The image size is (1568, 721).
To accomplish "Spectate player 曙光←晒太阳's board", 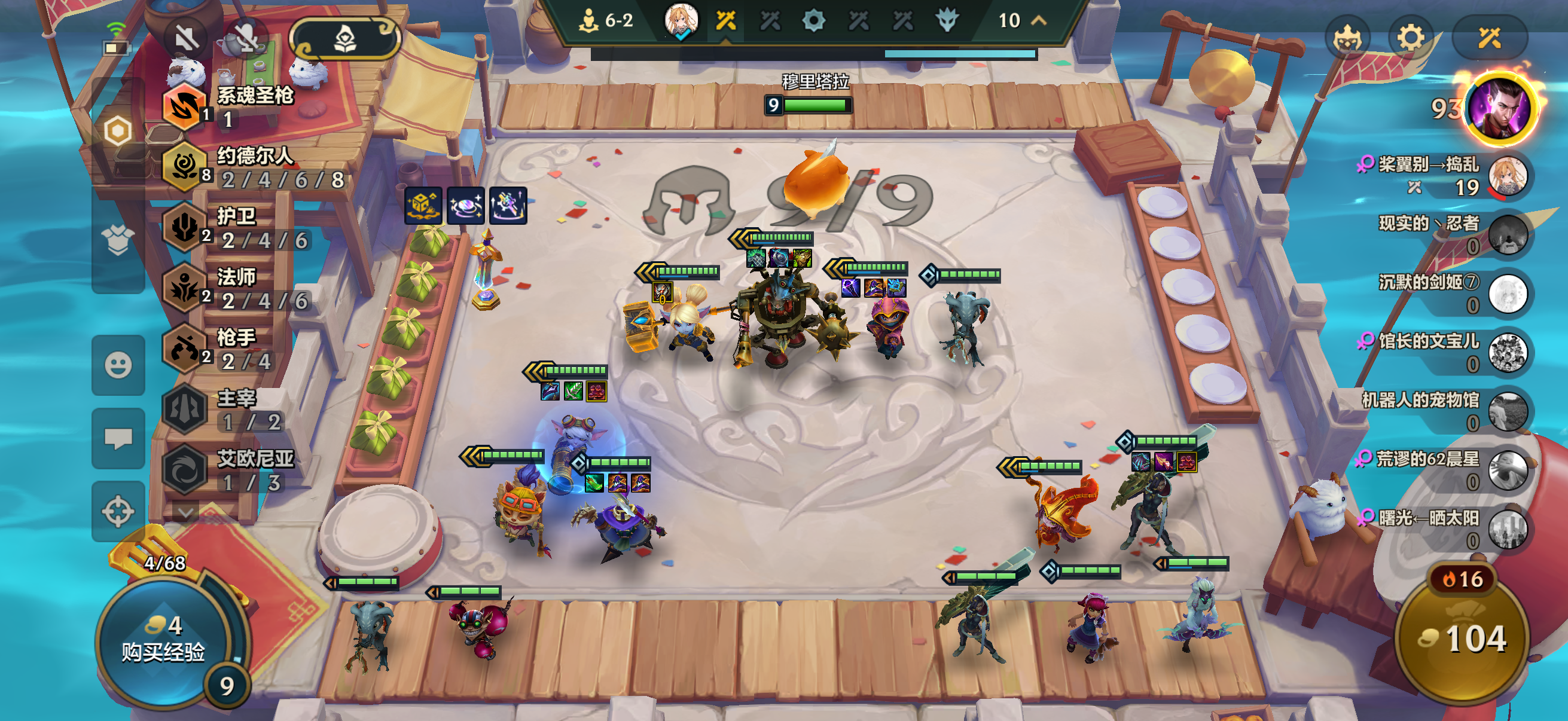I will pyautogui.click(x=1507, y=528).
